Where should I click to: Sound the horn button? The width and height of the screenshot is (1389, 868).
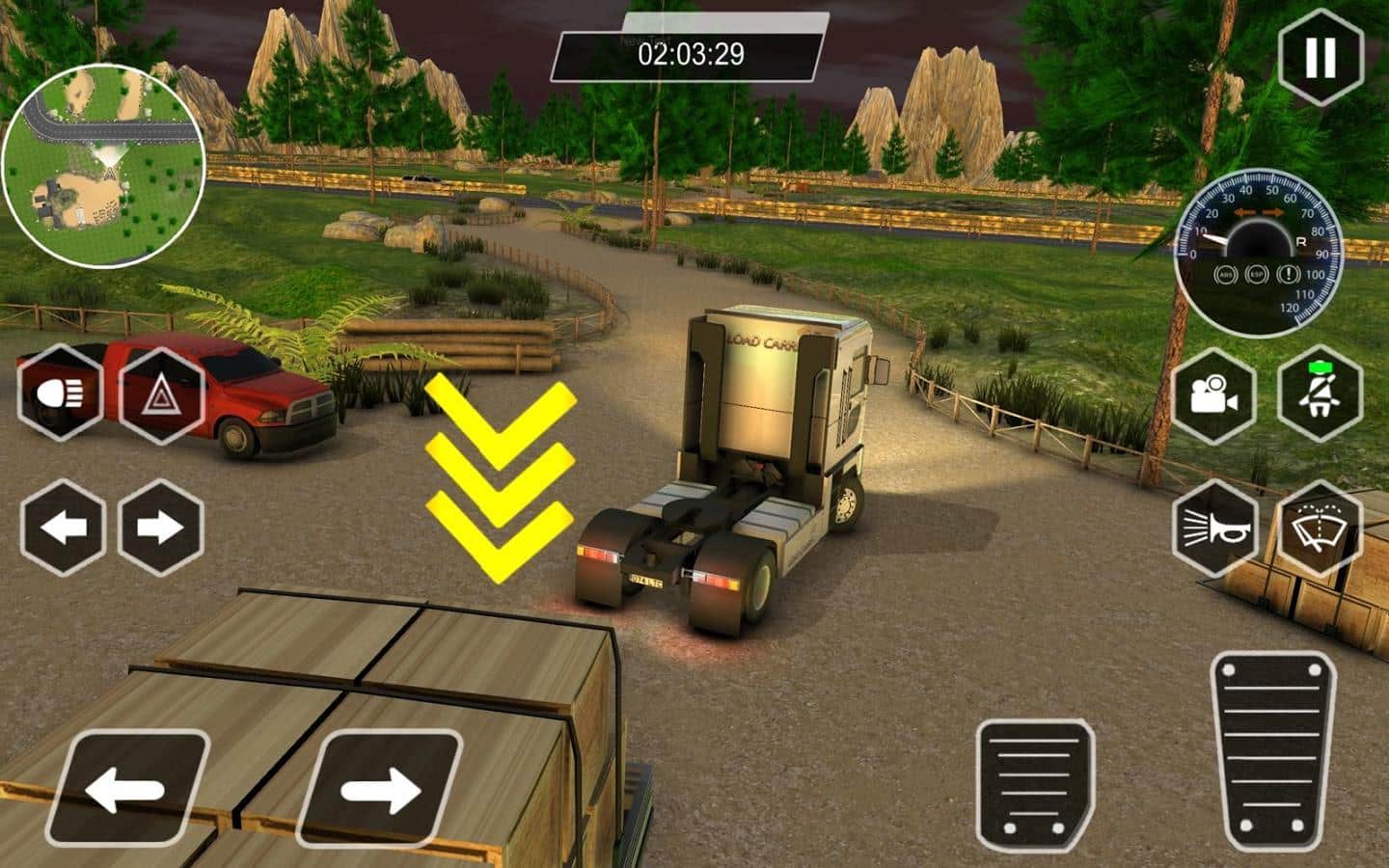pos(1214,528)
